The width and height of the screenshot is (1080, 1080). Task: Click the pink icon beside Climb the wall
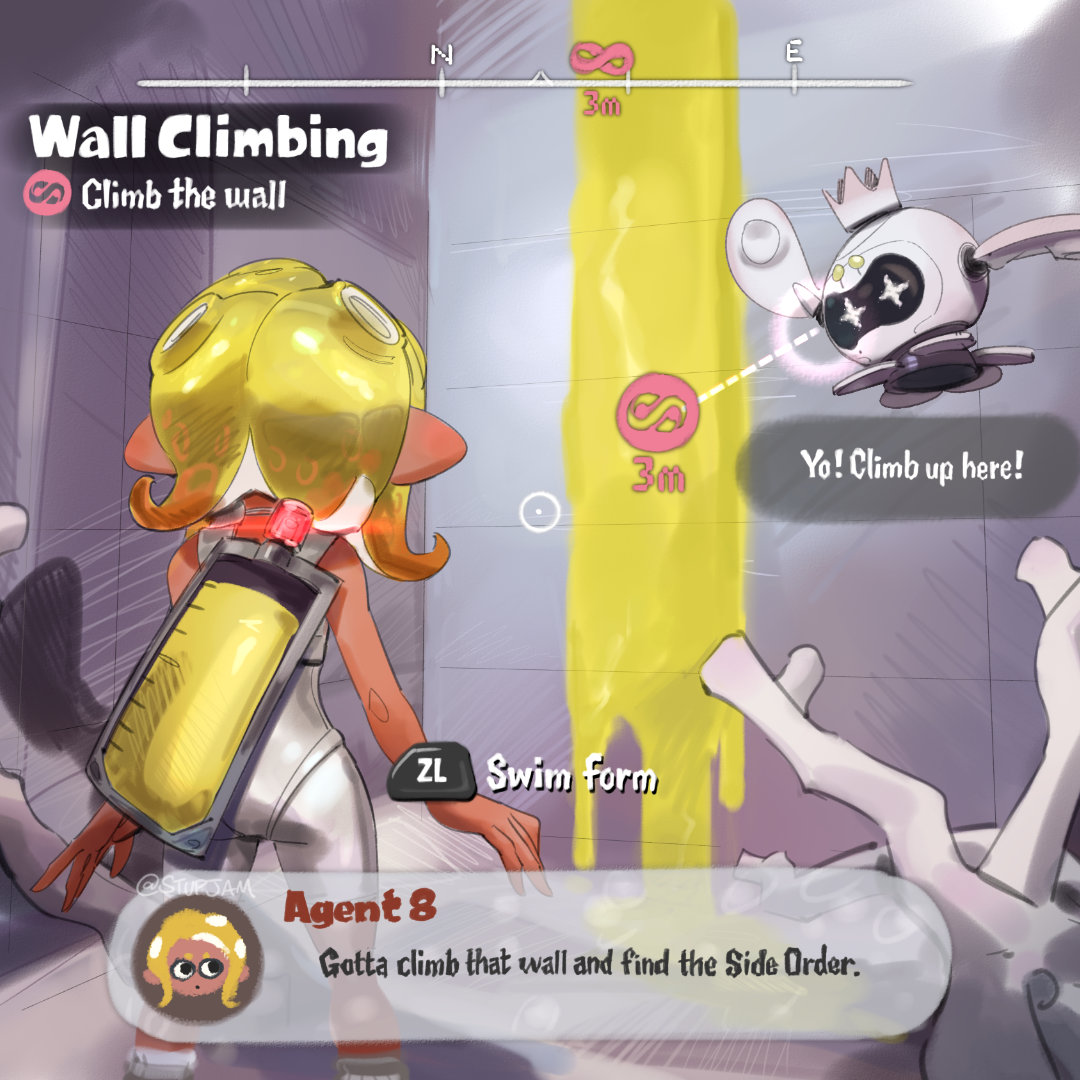(x=46, y=194)
